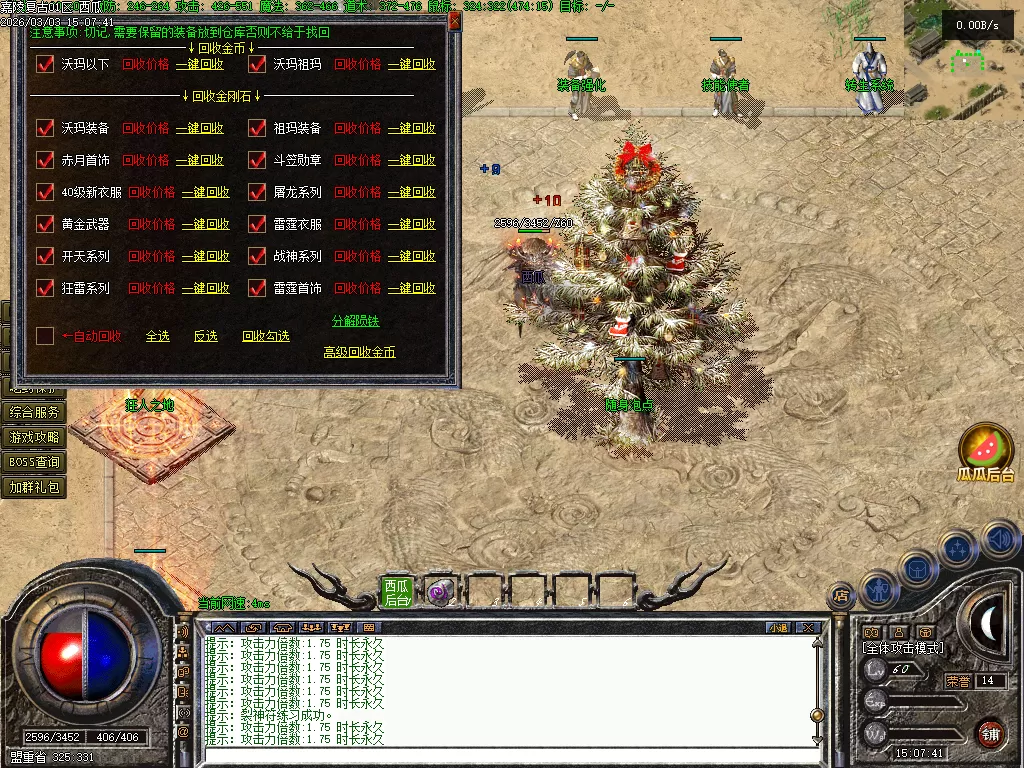Open the 瓜瓜后台 watermelon icon
Viewport: 1024px width, 768px height.
[985, 450]
